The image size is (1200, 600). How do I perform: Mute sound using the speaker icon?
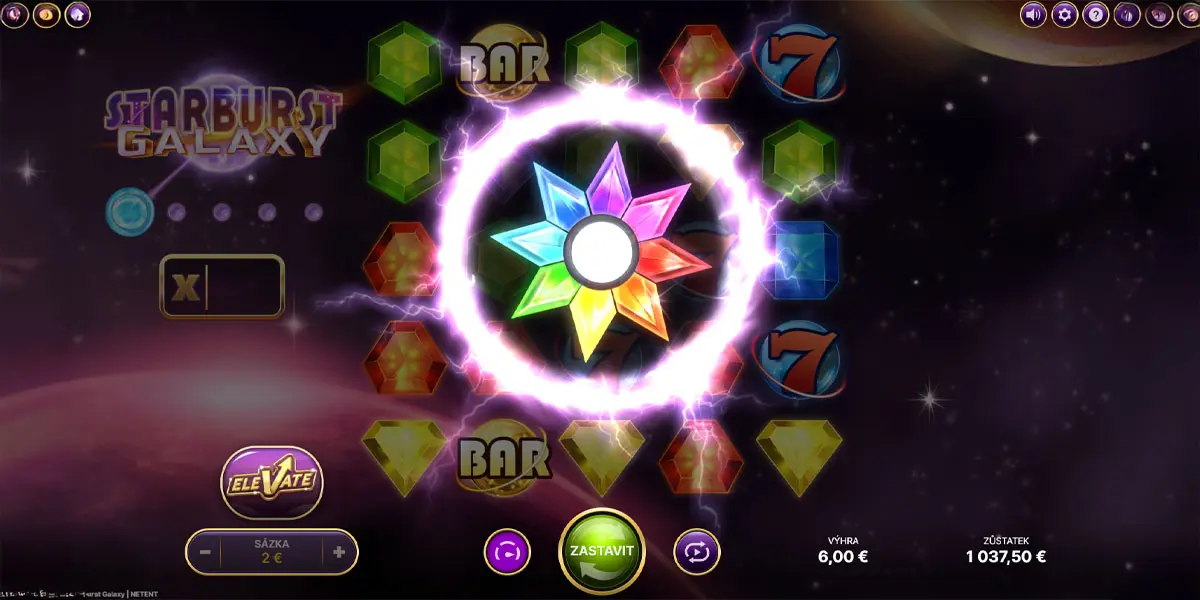point(1033,15)
